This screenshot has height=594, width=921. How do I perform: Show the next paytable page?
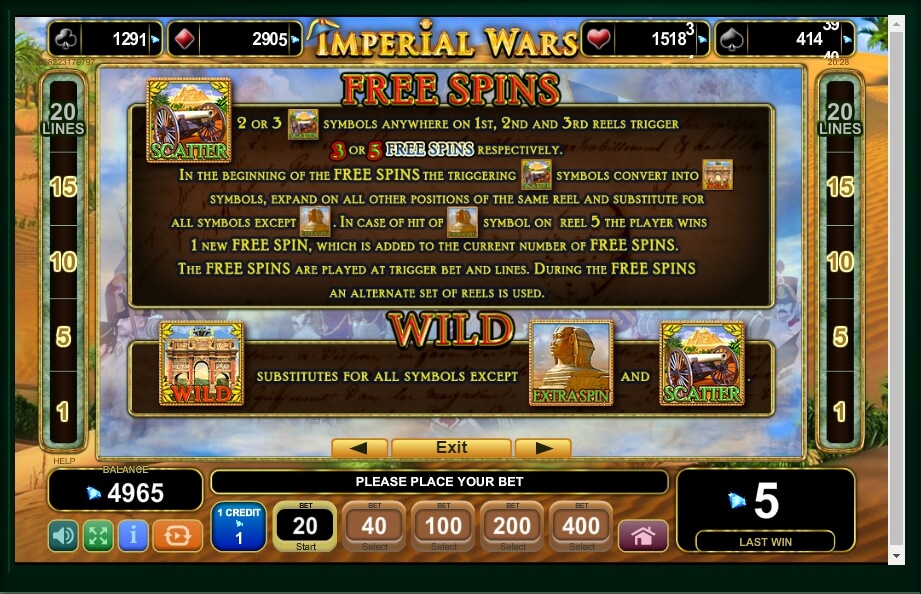coord(543,448)
